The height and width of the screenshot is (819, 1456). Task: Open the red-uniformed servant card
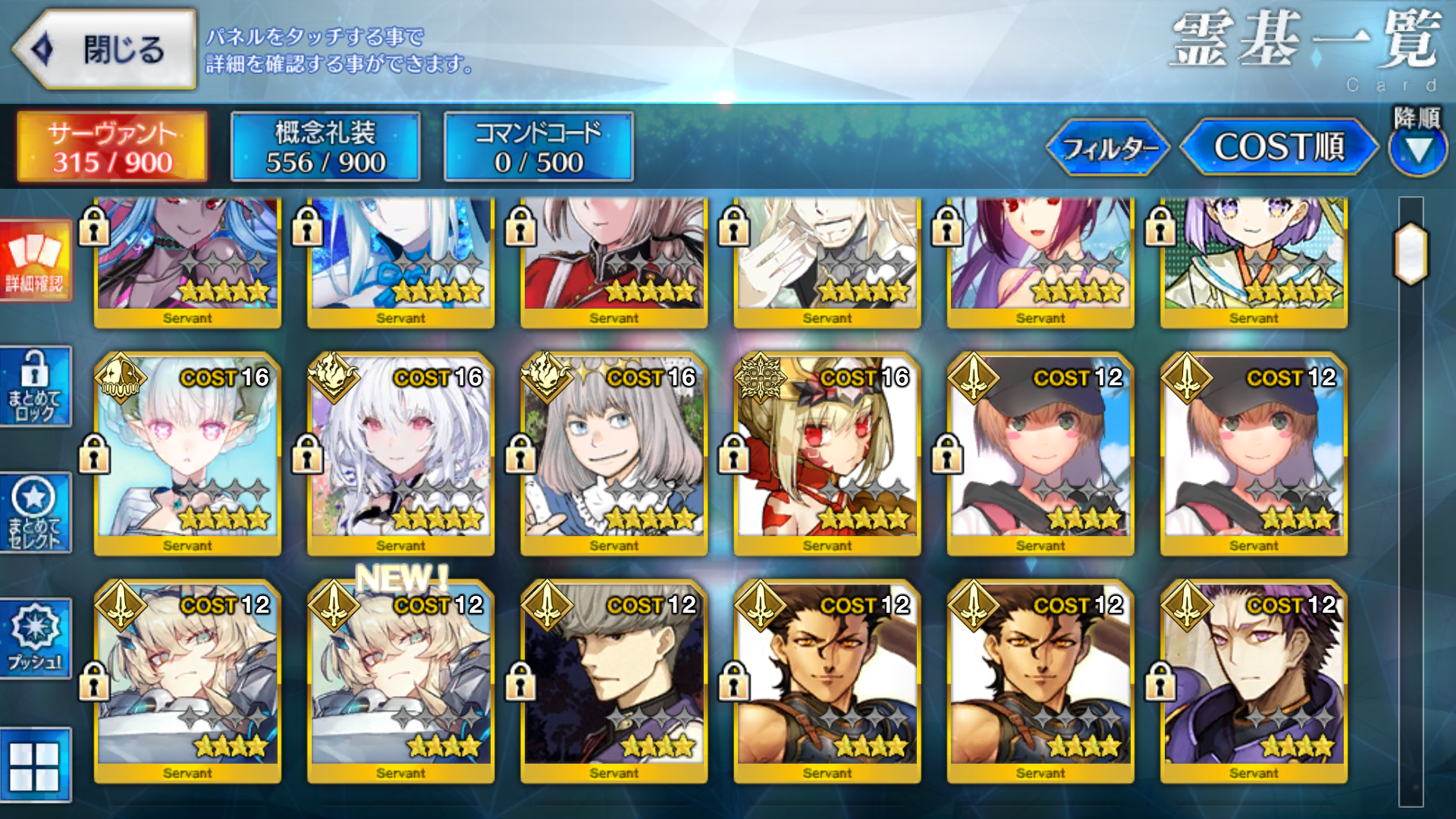click(x=613, y=261)
